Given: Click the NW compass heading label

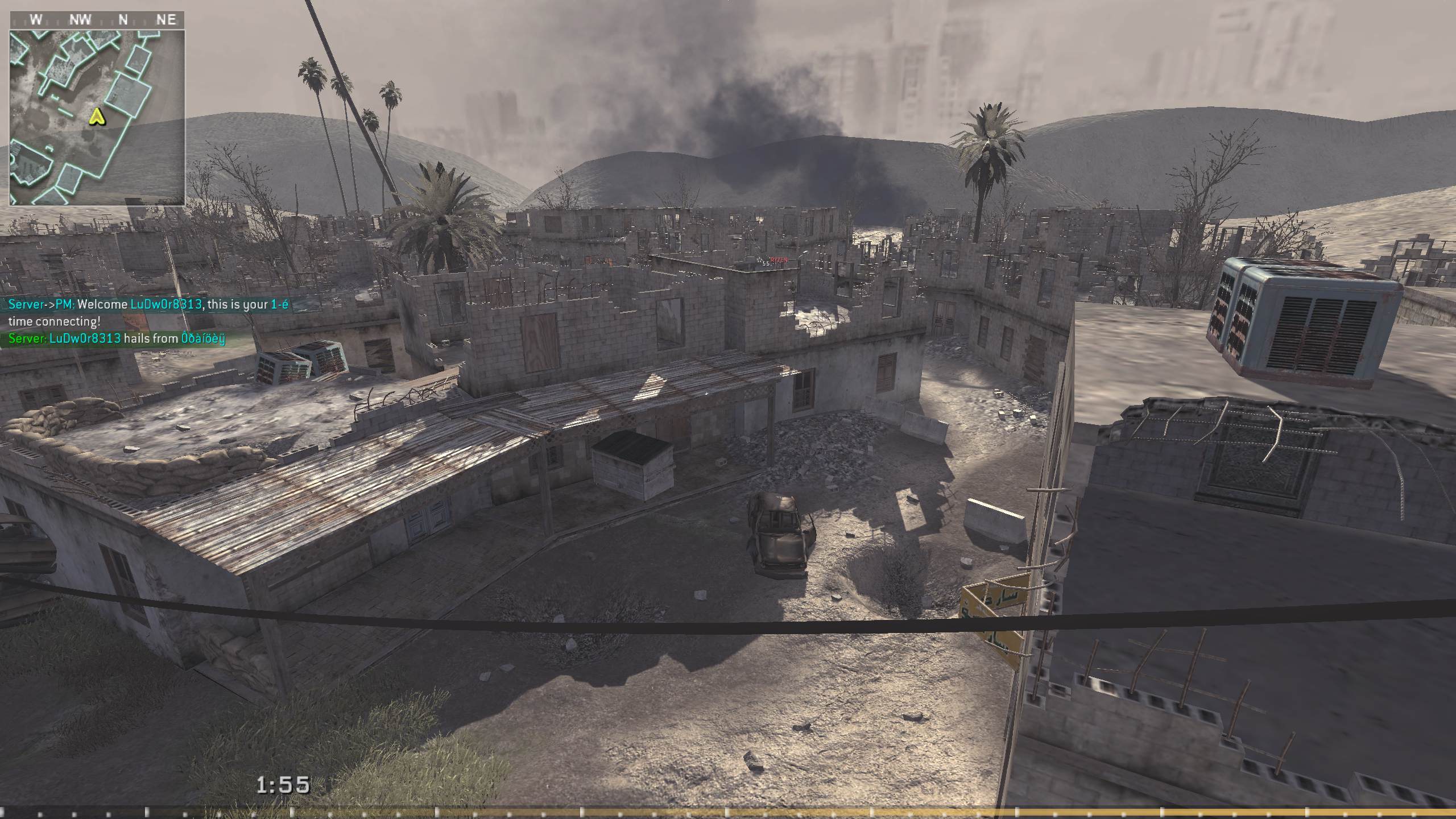Looking at the screenshot, I should [x=80, y=19].
